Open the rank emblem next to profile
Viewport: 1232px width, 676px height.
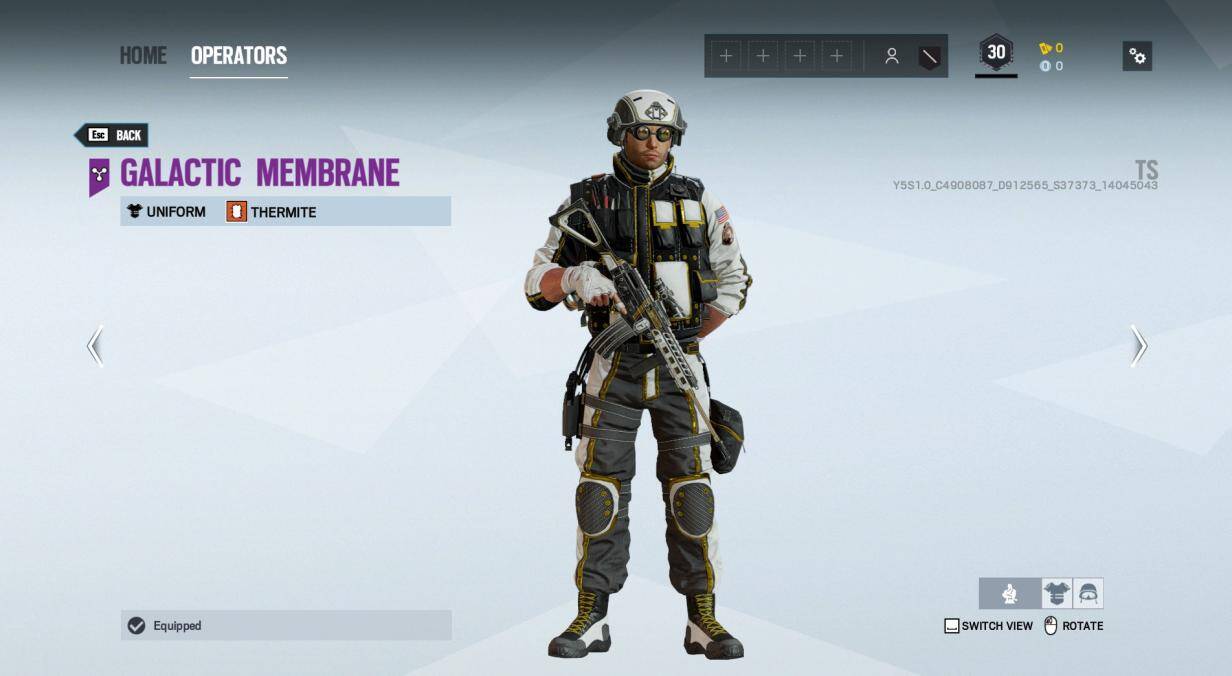[x=930, y=57]
